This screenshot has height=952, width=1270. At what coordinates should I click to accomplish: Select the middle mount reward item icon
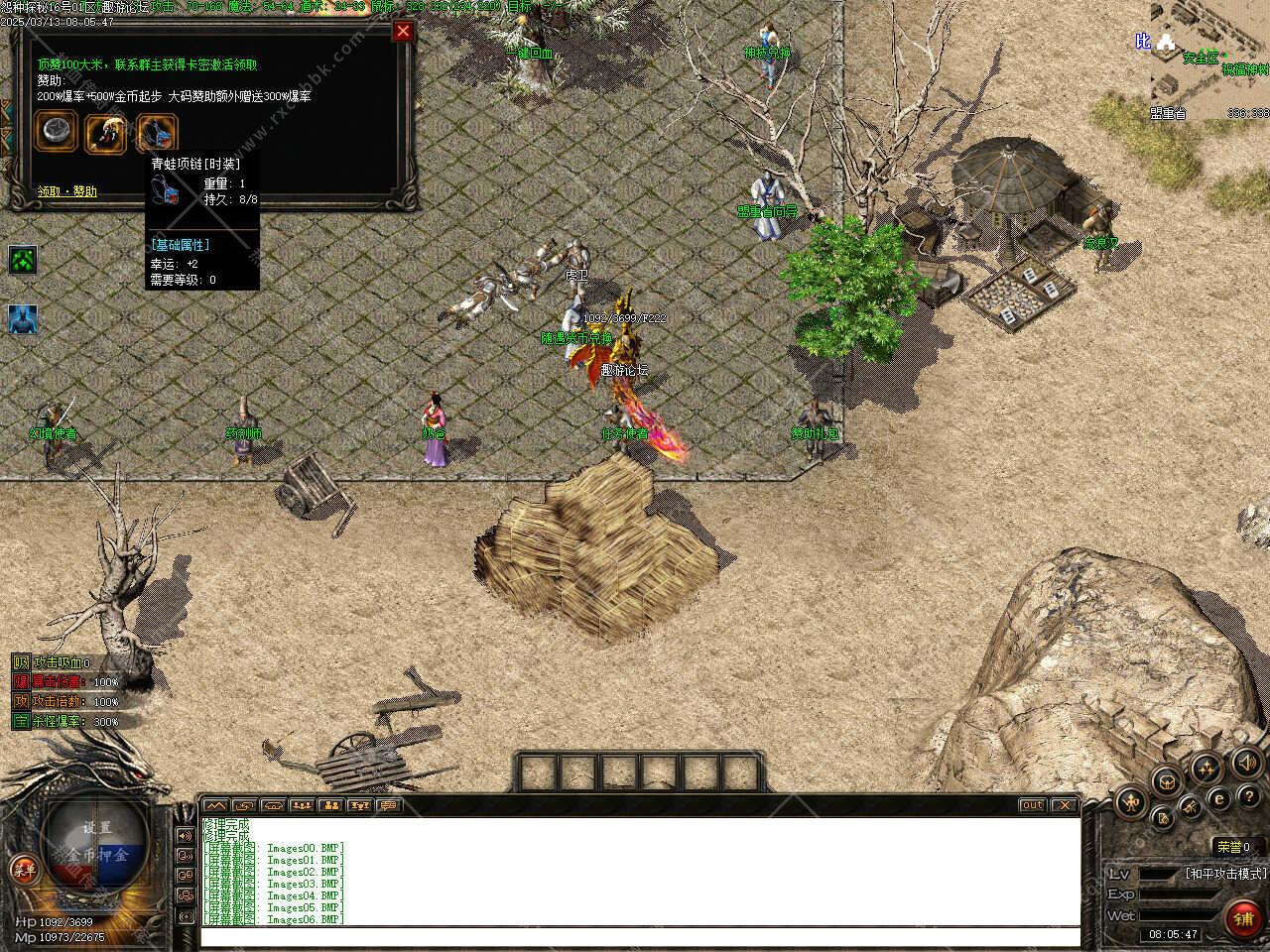tap(106, 132)
